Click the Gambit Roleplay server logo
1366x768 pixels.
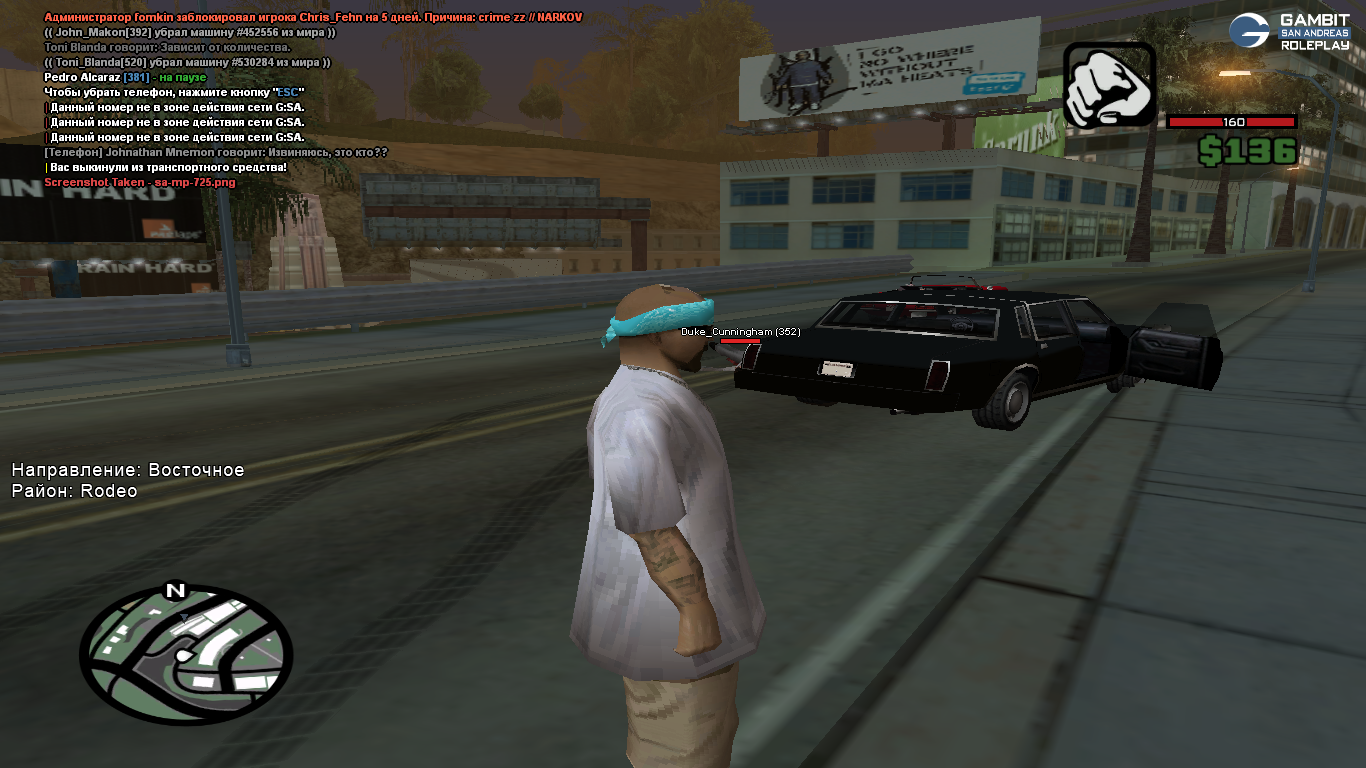[1288, 31]
